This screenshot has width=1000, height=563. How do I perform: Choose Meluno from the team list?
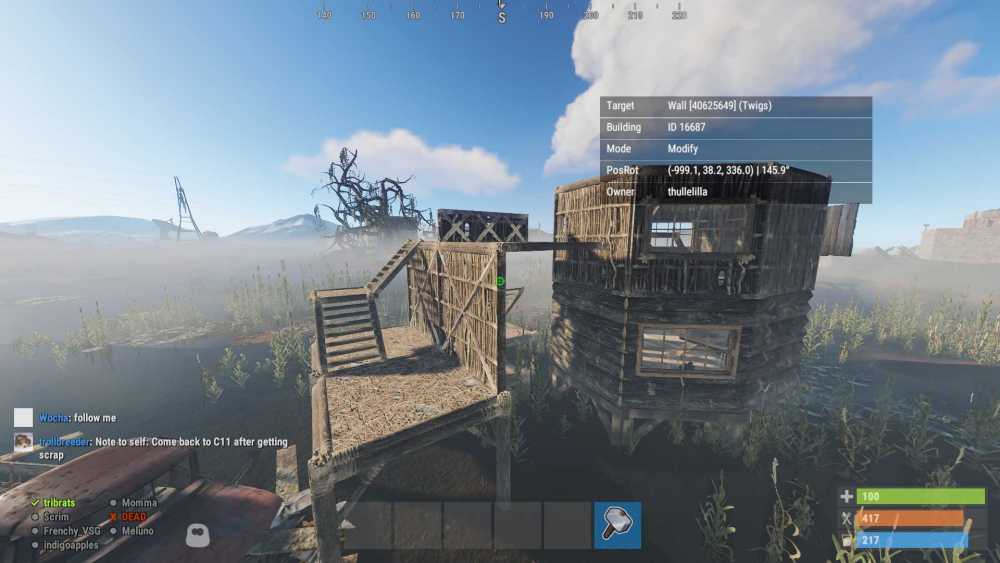click(139, 531)
